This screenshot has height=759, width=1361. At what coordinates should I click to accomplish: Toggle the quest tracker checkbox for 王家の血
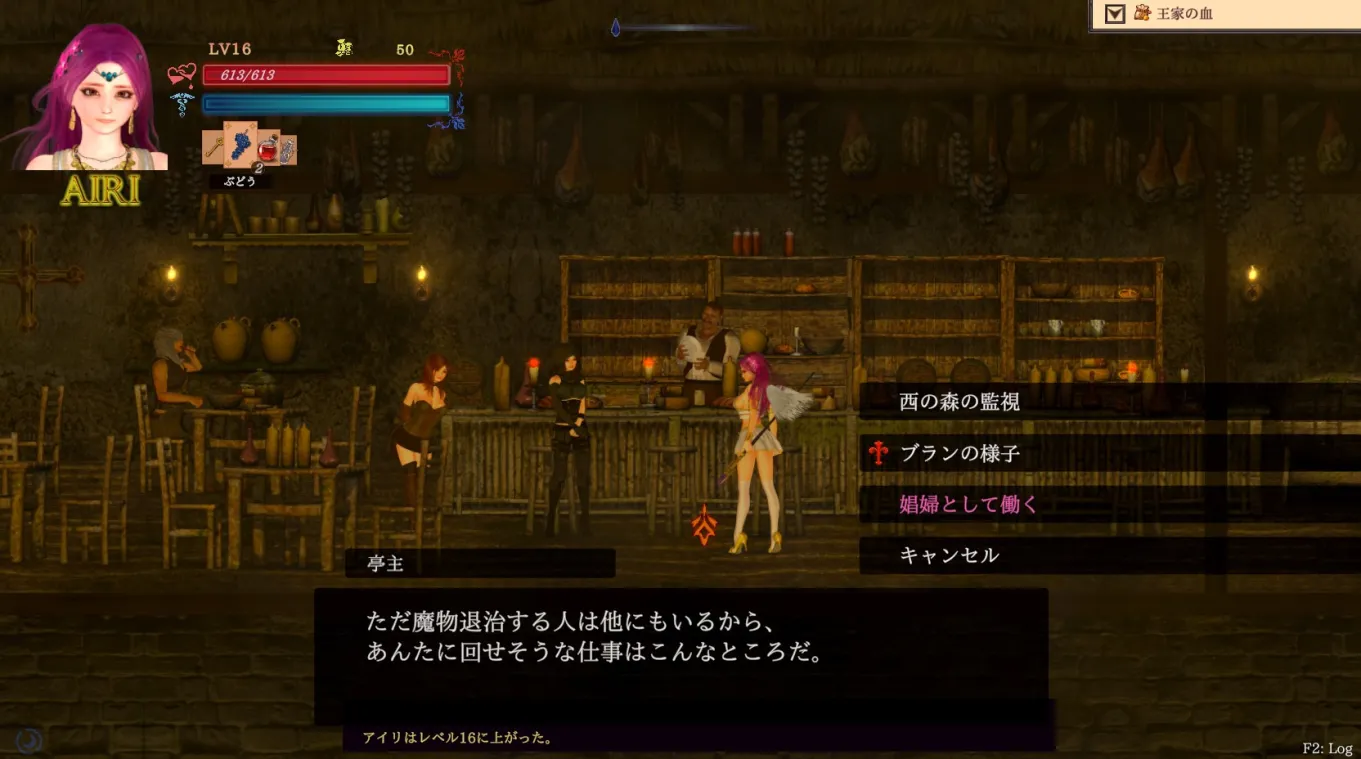pos(1115,13)
